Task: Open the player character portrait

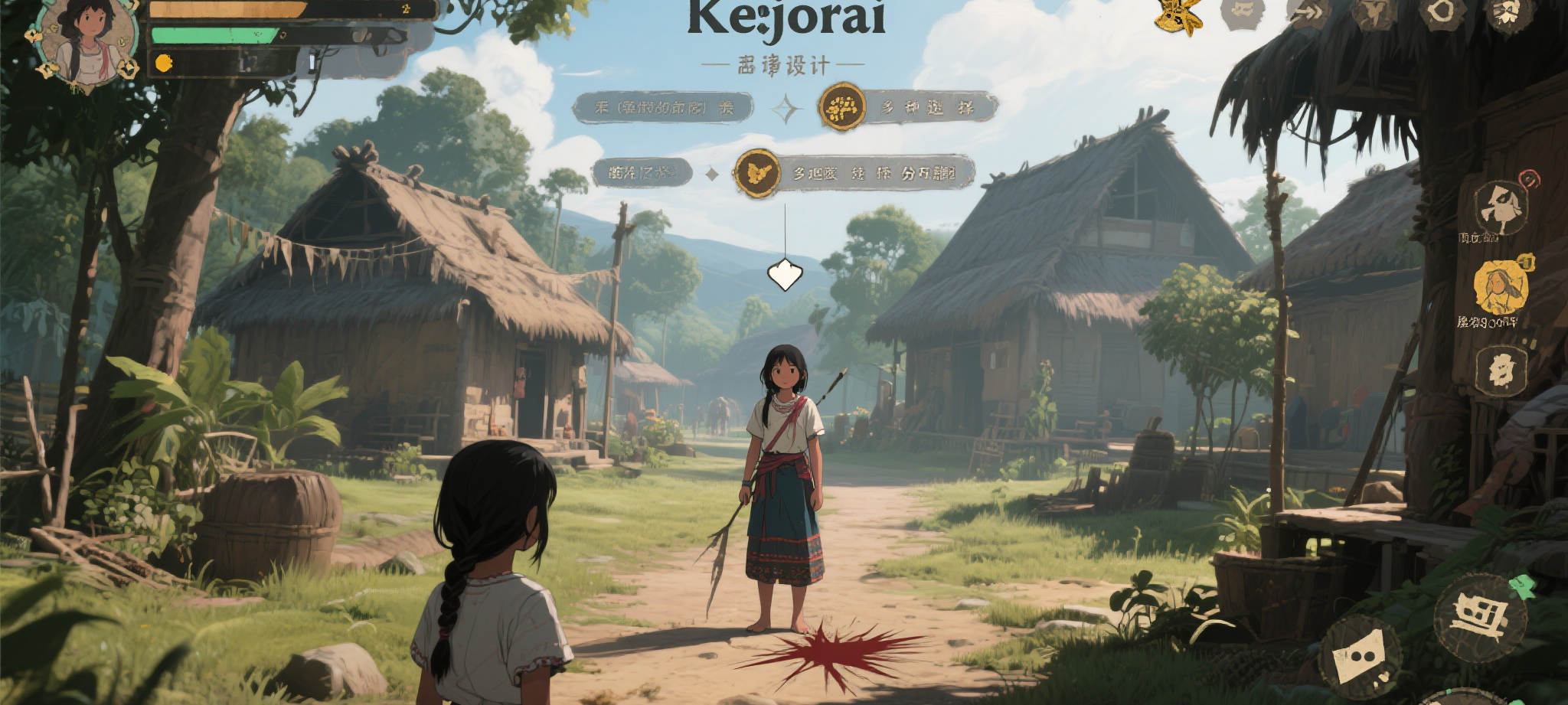Action: pos(86,42)
